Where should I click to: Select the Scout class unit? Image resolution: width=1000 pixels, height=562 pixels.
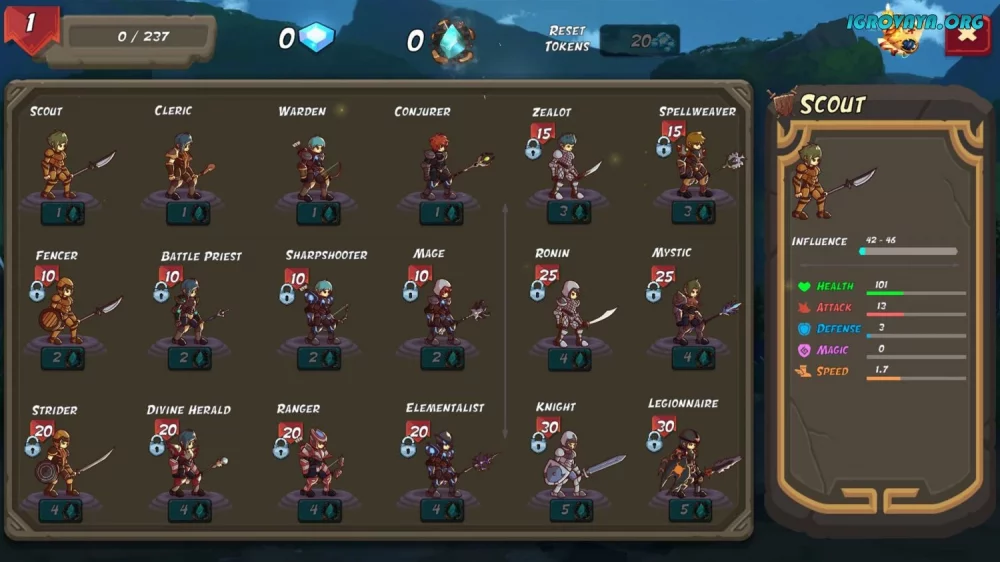[60, 165]
